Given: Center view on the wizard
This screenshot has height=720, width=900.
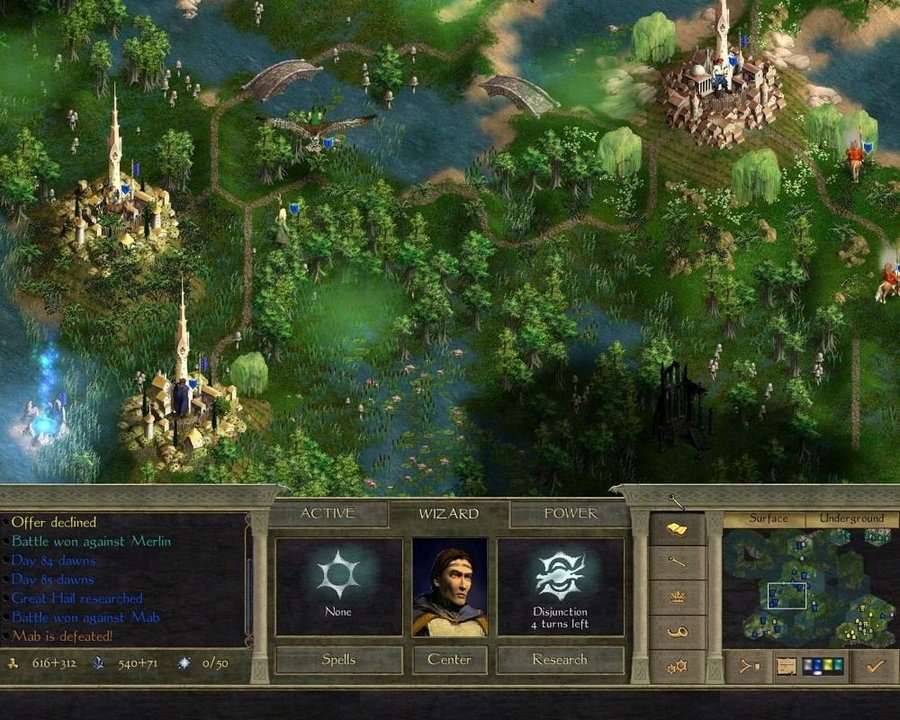Looking at the screenshot, I should tap(449, 660).
